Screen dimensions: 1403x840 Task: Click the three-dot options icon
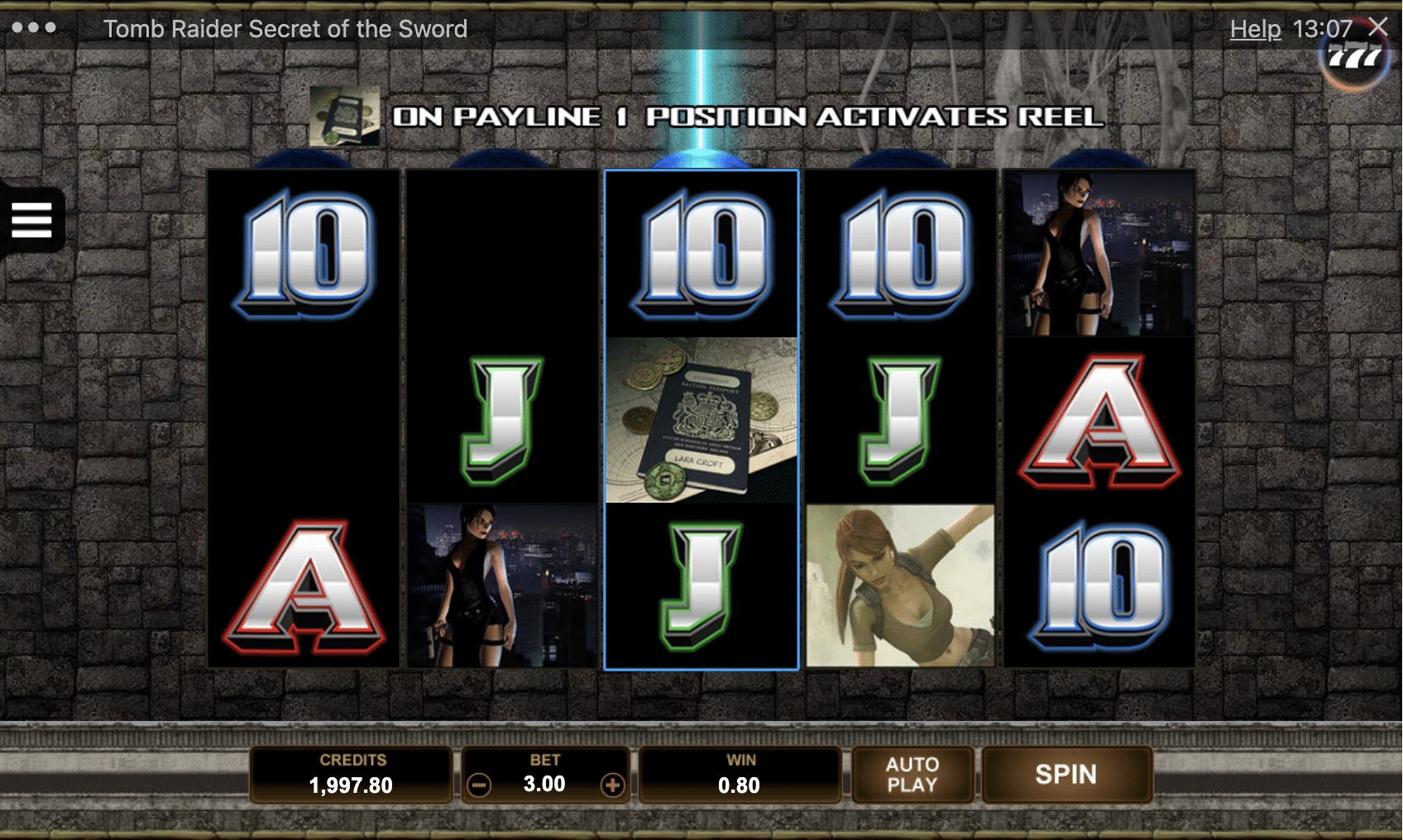pos(34,28)
